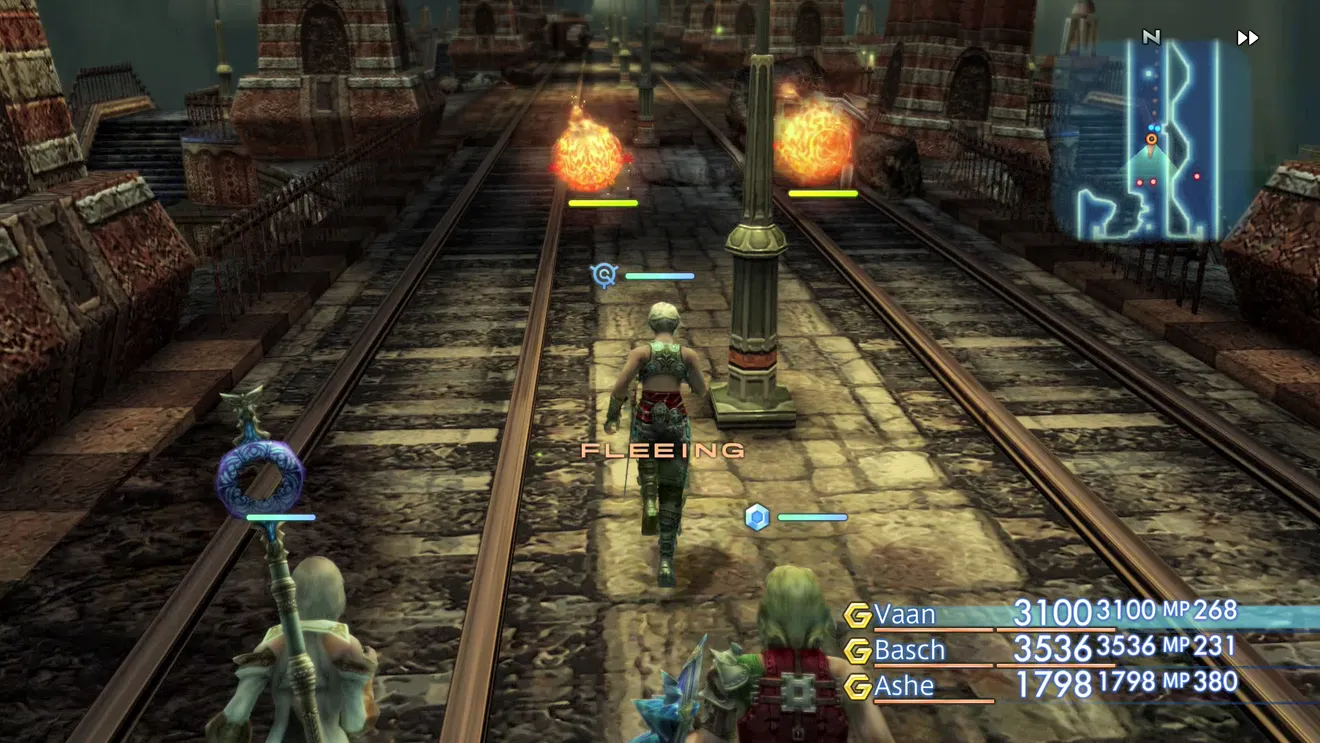Click Basch's gambit G icon

pos(857,651)
